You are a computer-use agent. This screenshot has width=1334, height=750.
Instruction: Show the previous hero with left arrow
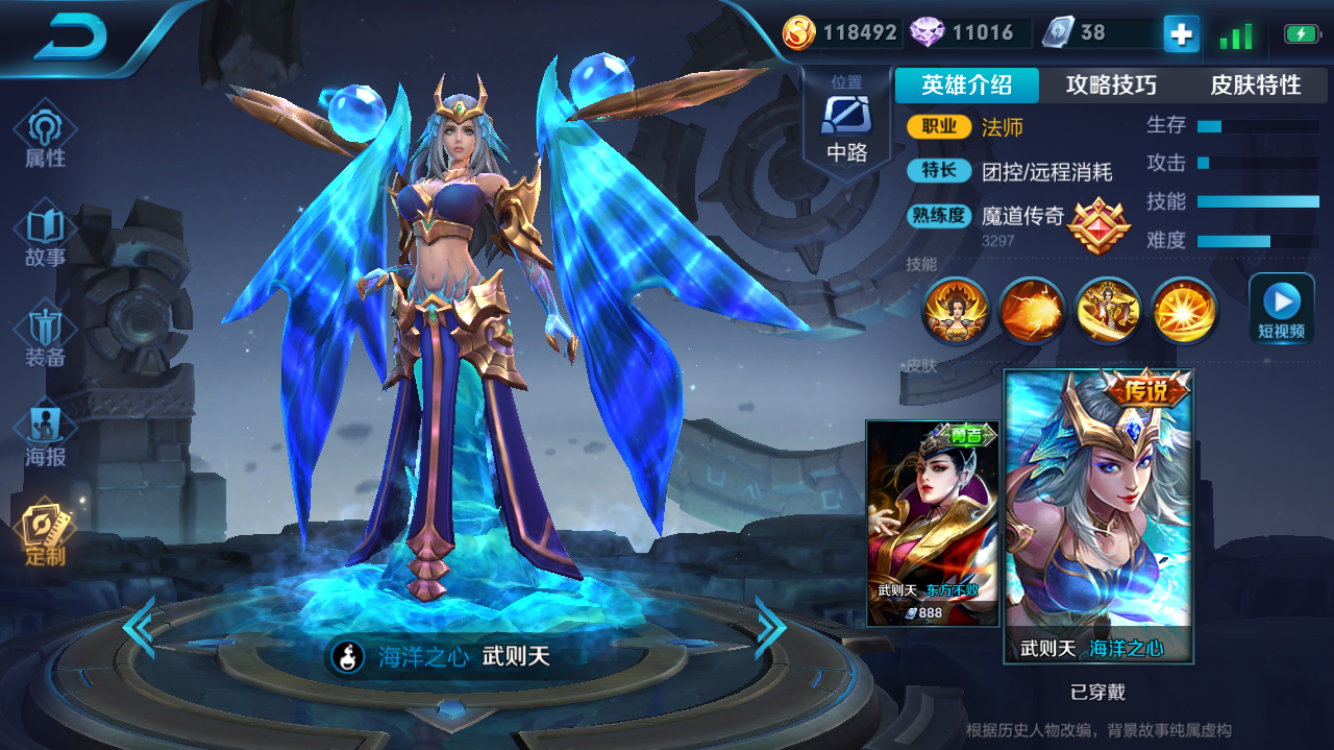tap(138, 627)
